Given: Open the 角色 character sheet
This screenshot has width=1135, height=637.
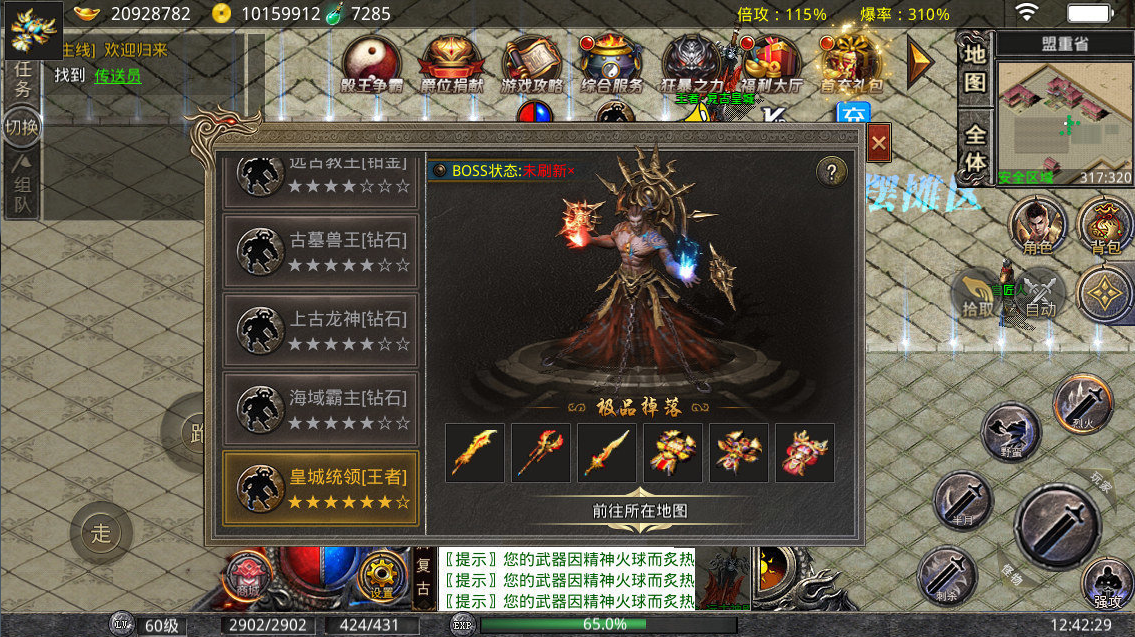Looking at the screenshot, I should [x=1037, y=224].
